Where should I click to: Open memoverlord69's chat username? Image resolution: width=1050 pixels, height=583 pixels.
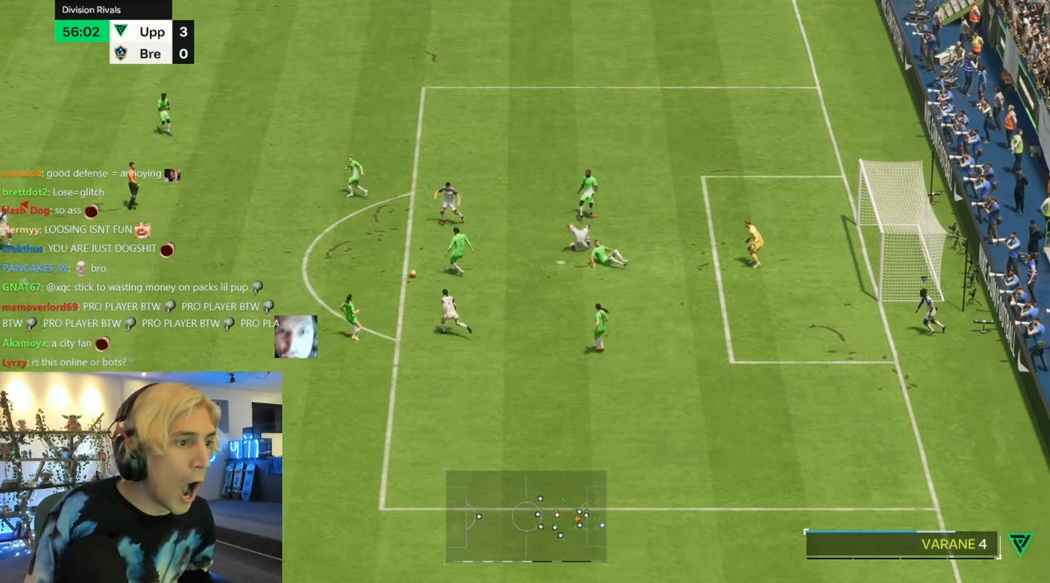[40, 307]
